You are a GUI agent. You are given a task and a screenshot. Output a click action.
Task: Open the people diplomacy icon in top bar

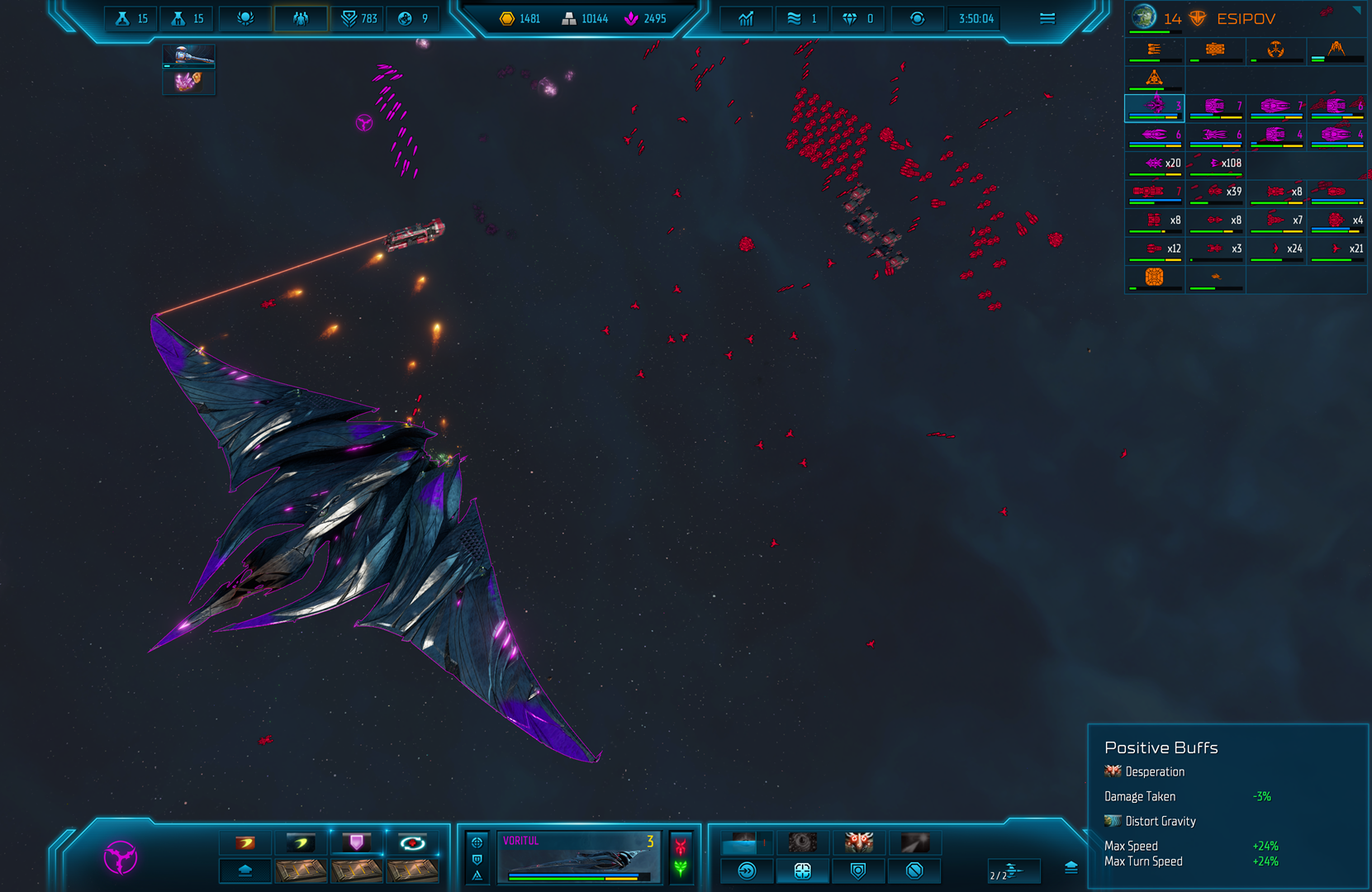[x=301, y=18]
